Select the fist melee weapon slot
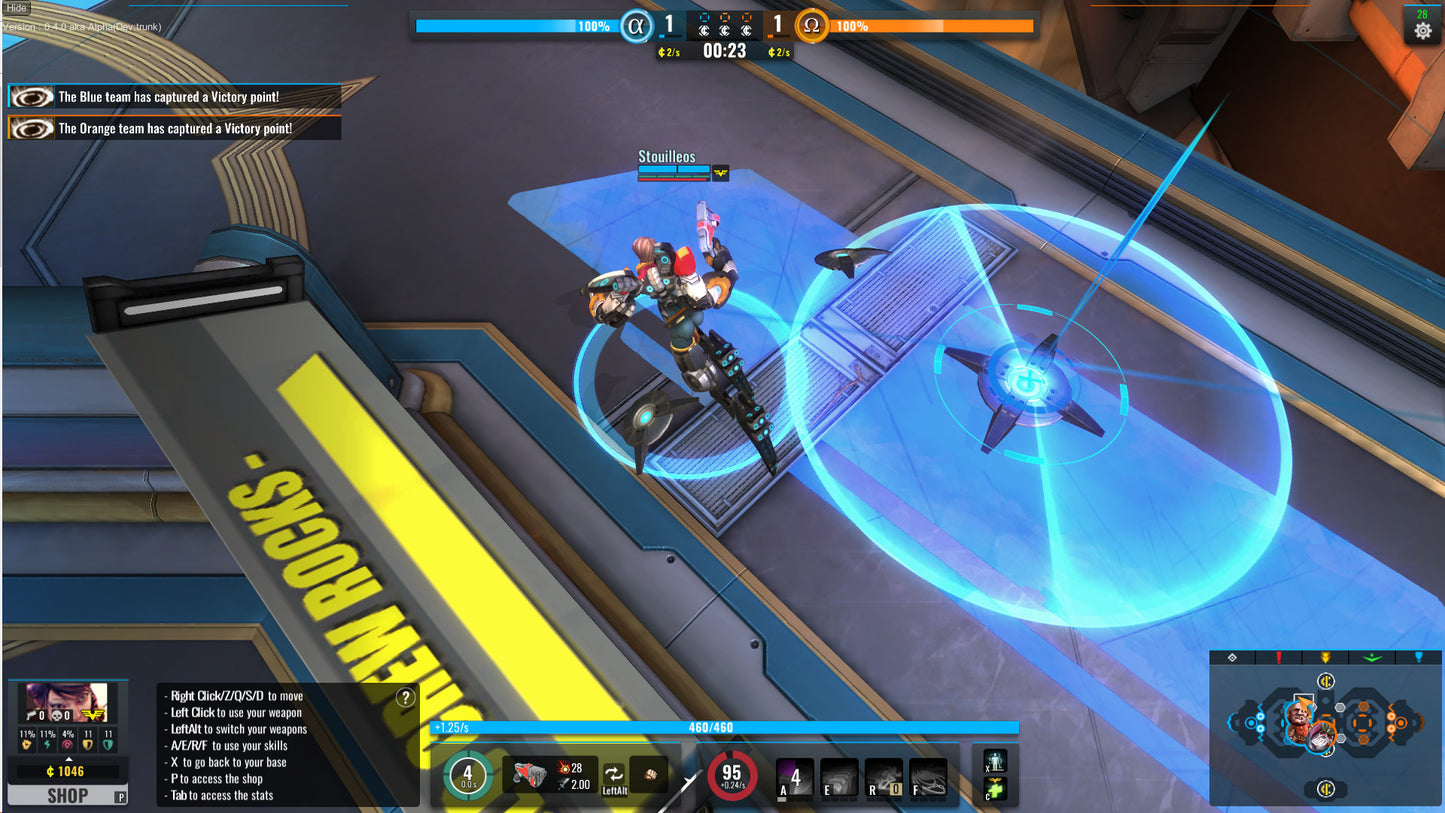Viewport: 1445px width, 813px height. [x=649, y=775]
